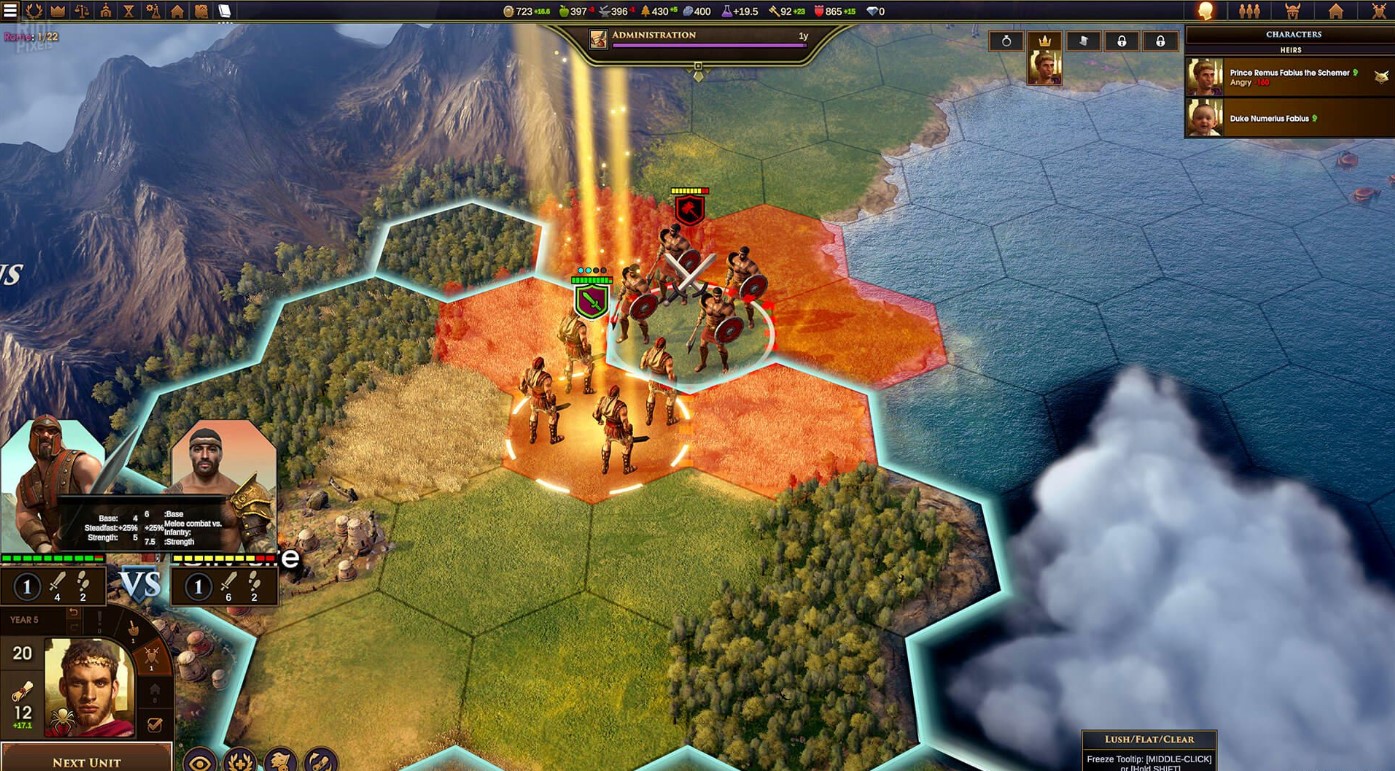The image size is (1395, 771).
Task: Open the hourglass icon screen
Action: point(129,11)
